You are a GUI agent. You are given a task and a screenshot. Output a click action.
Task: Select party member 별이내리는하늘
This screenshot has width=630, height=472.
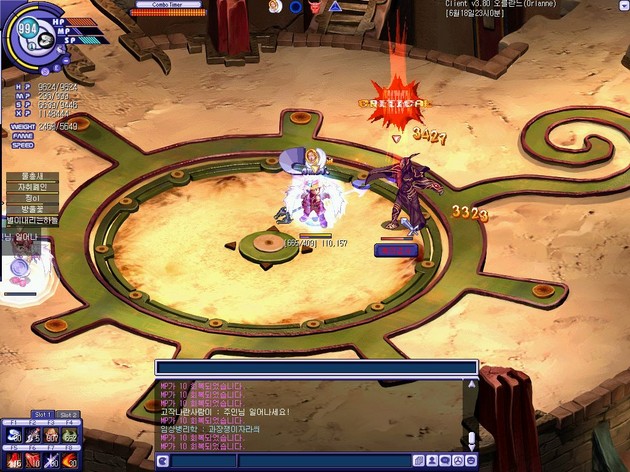31,220
